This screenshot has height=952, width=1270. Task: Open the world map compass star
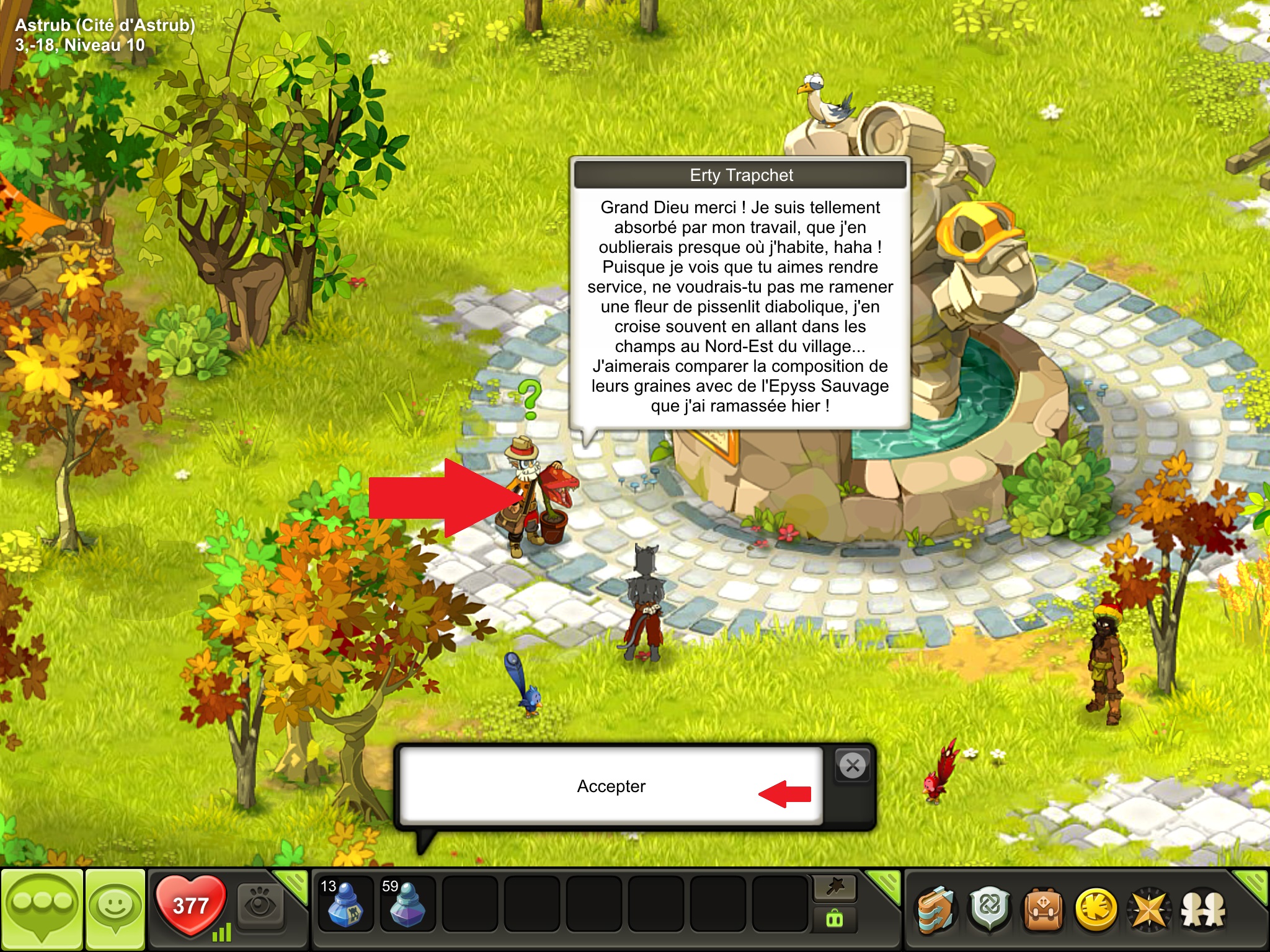click(1150, 910)
